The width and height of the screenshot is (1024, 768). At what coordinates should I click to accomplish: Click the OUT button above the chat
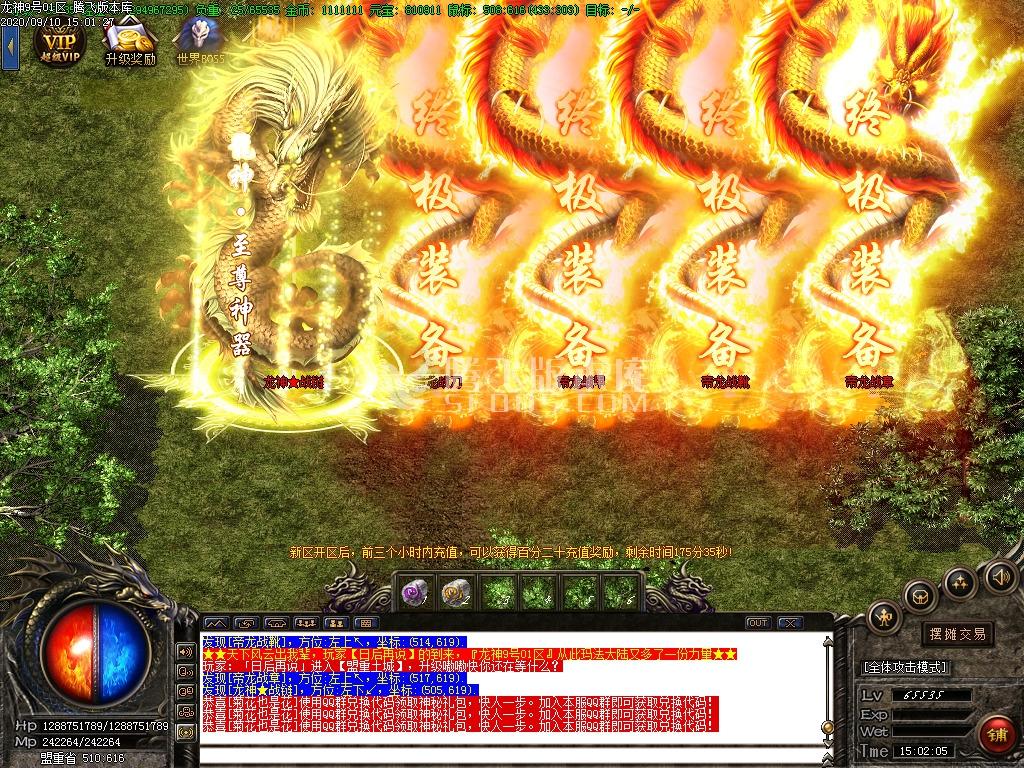758,623
